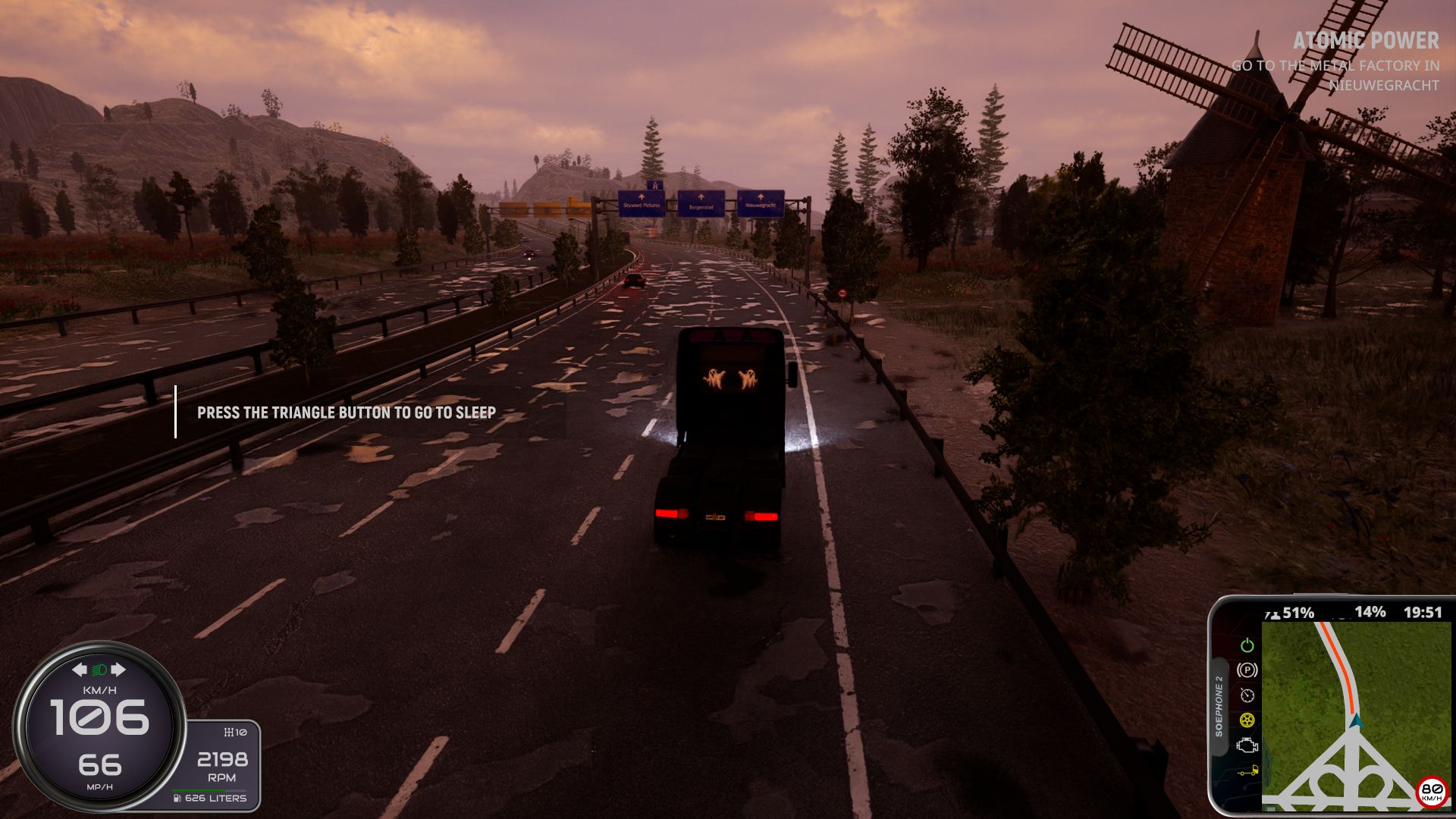Image resolution: width=1456 pixels, height=819 pixels.
Task: Check the engine warning icon
Action: coord(1247,745)
